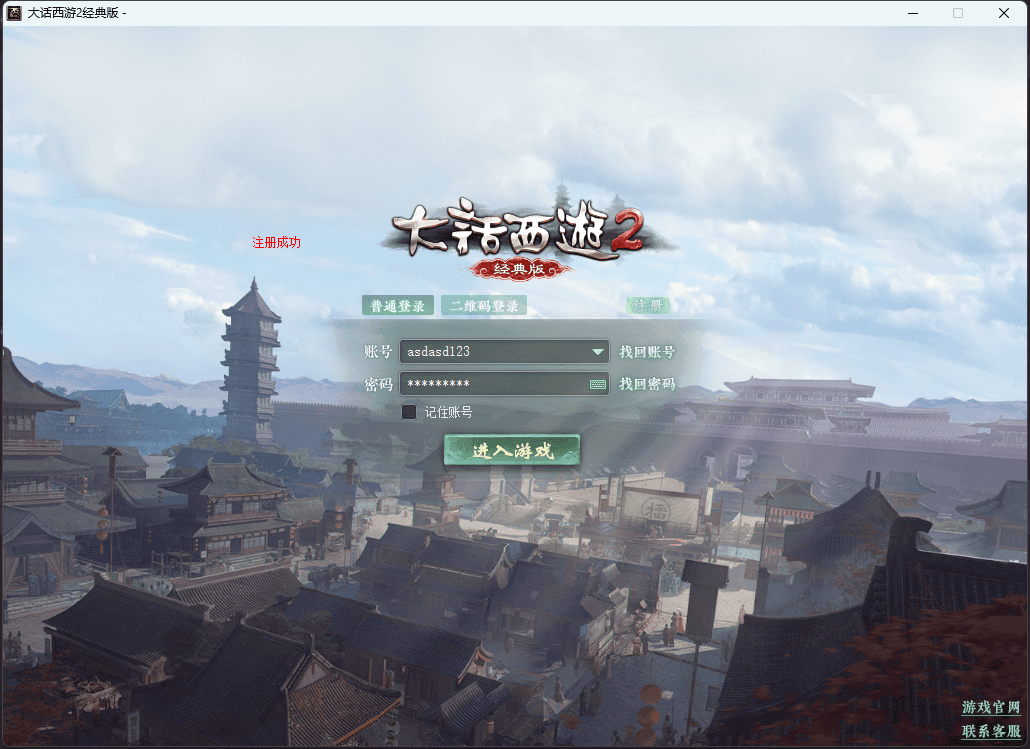The image size is (1030, 749).
Task: Select the 找回账号 link
Action: 647,352
